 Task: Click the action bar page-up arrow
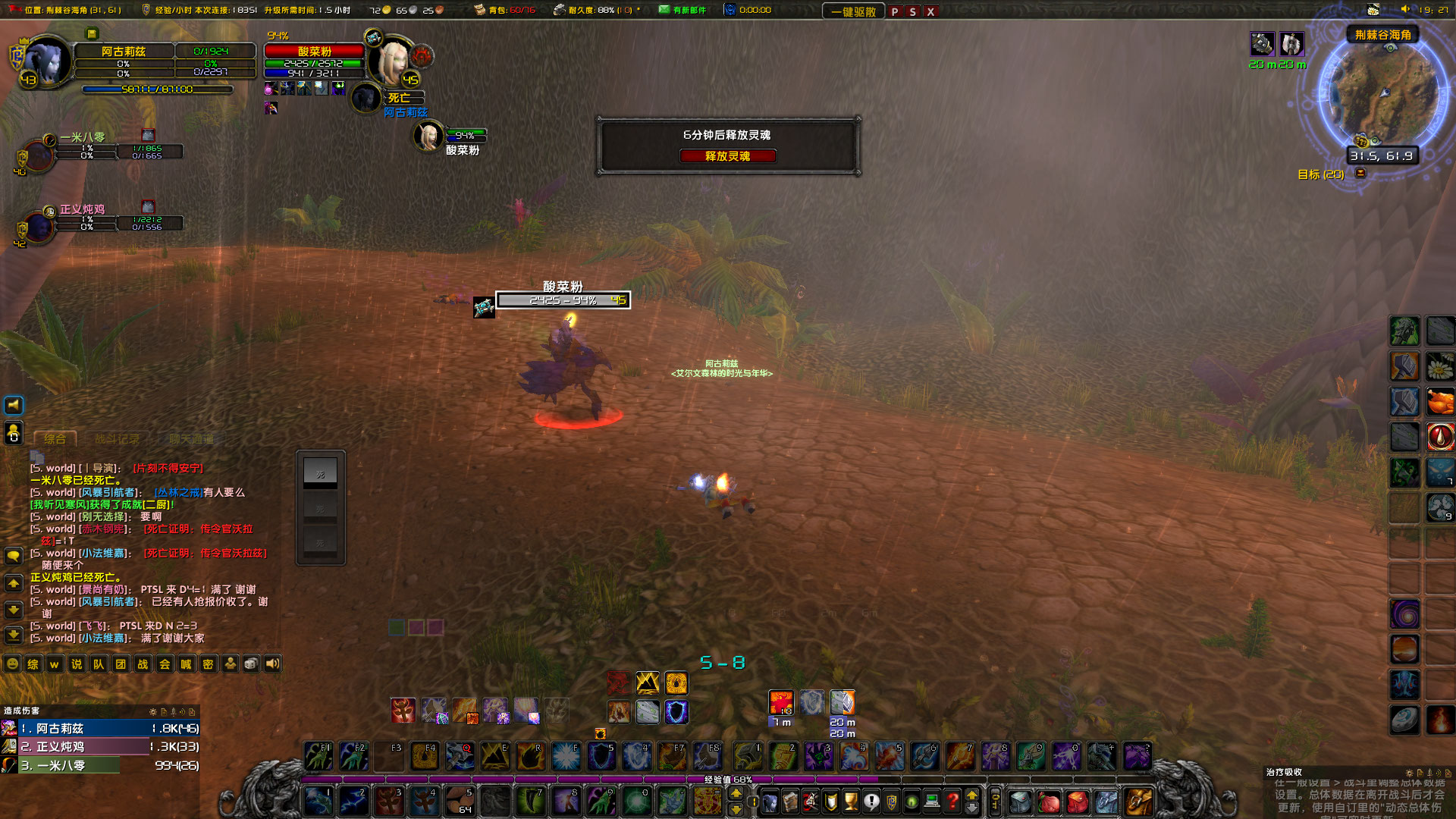click(971, 793)
